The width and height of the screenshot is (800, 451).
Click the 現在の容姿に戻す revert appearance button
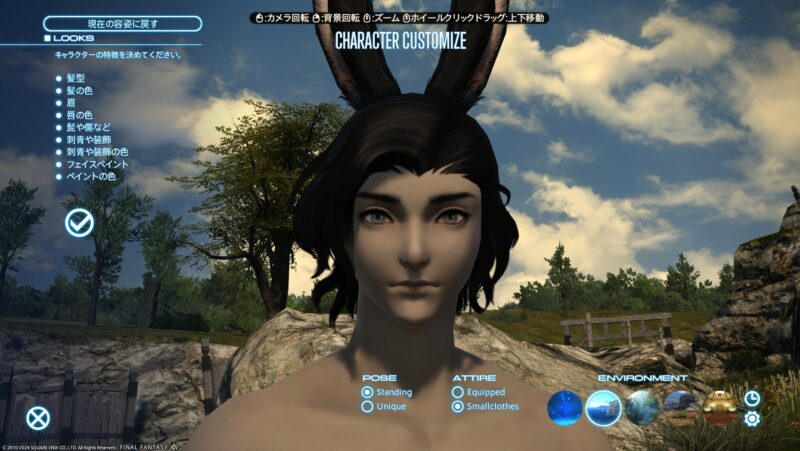pos(122,23)
